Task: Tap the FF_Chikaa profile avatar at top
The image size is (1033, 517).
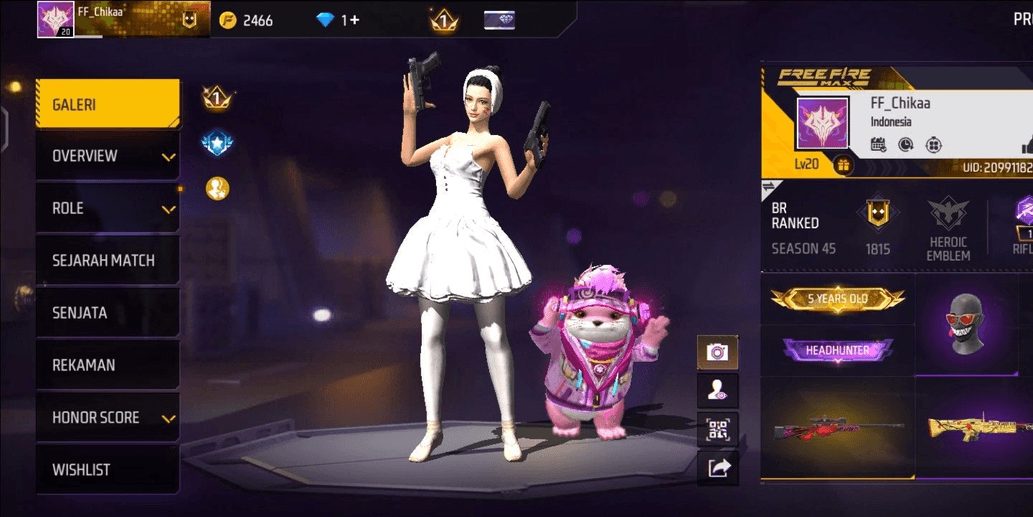Action: click(52, 19)
